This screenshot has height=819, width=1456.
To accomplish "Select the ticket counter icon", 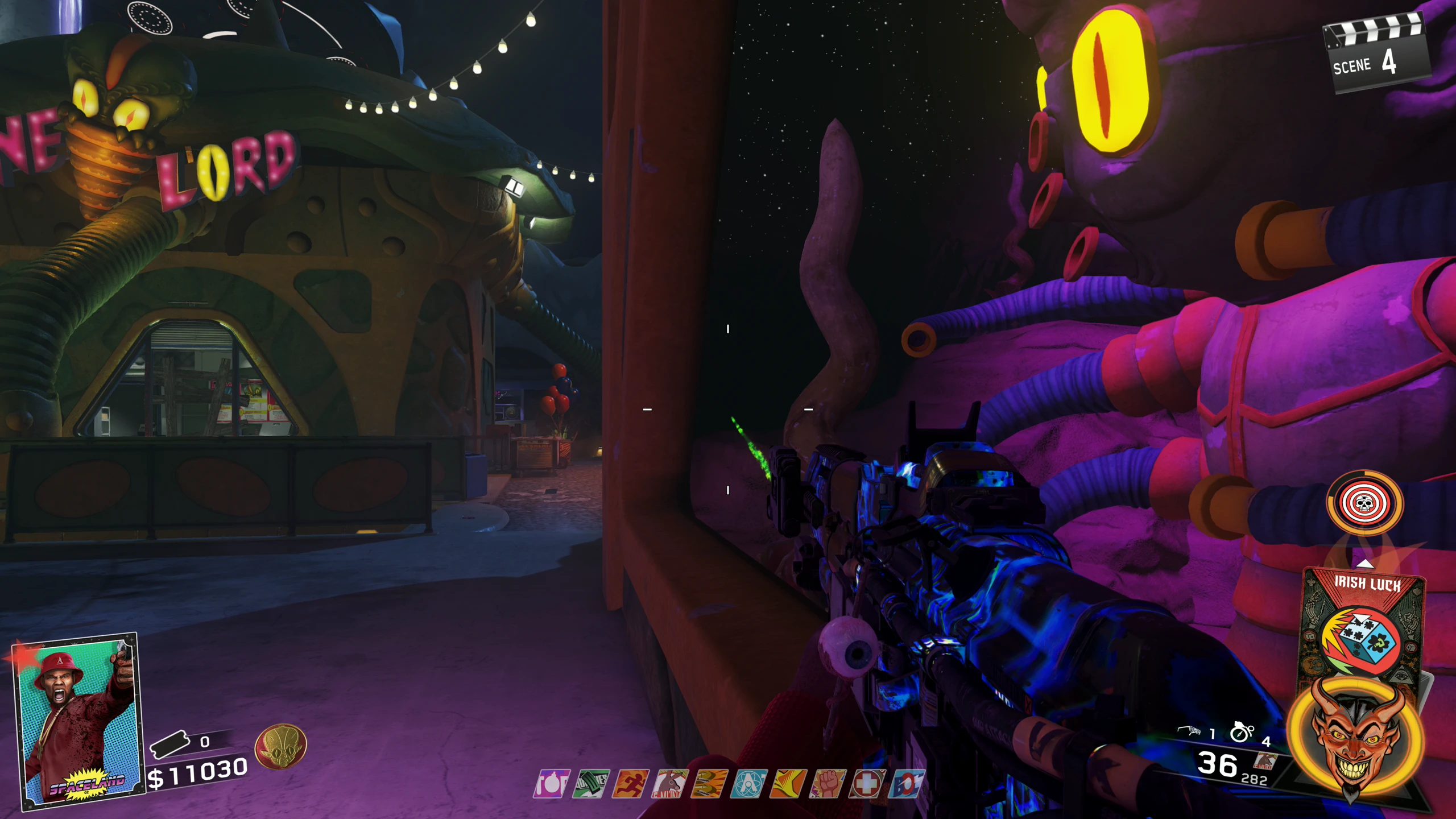I will click(x=169, y=743).
